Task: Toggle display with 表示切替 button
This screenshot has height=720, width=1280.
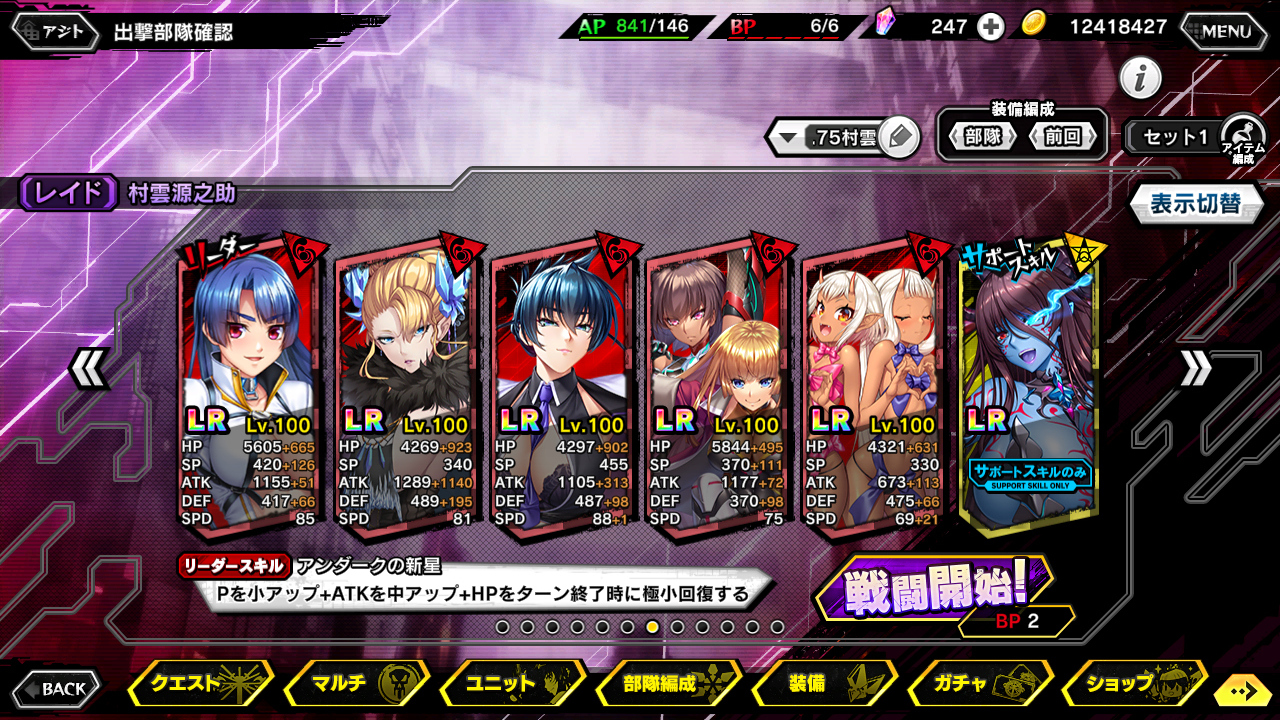Action: click(1194, 204)
